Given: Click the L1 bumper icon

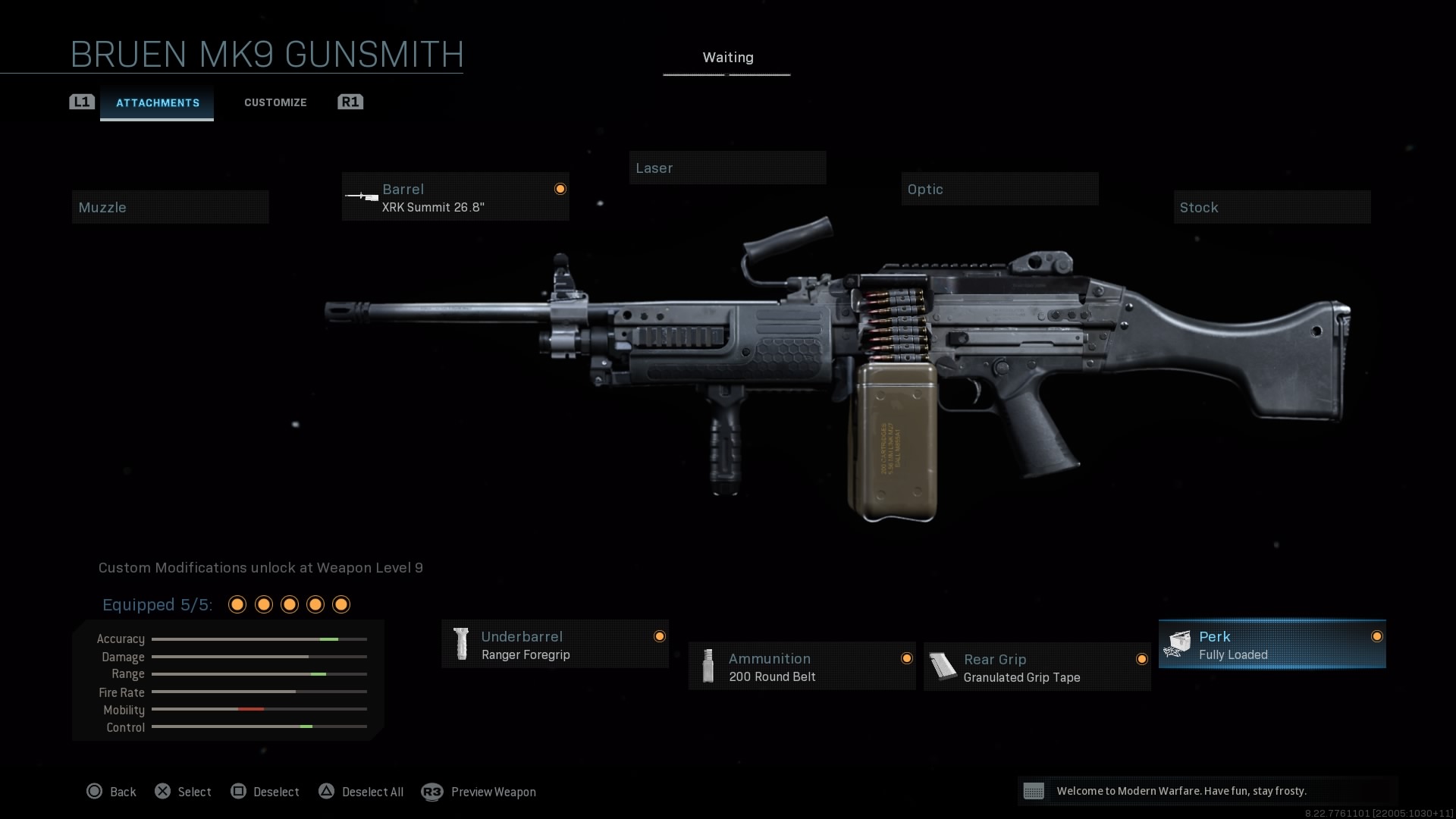Looking at the screenshot, I should [x=81, y=102].
